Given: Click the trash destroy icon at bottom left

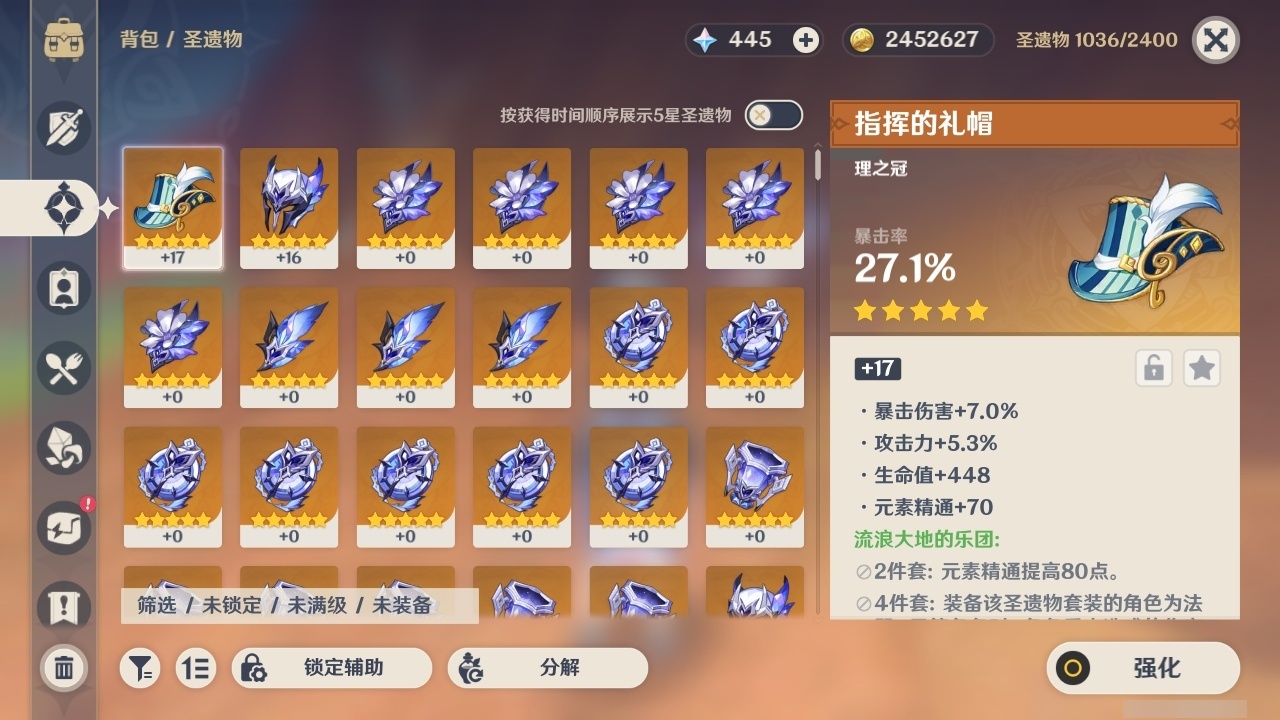Looking at the screenshot, I should click(62, 668).
